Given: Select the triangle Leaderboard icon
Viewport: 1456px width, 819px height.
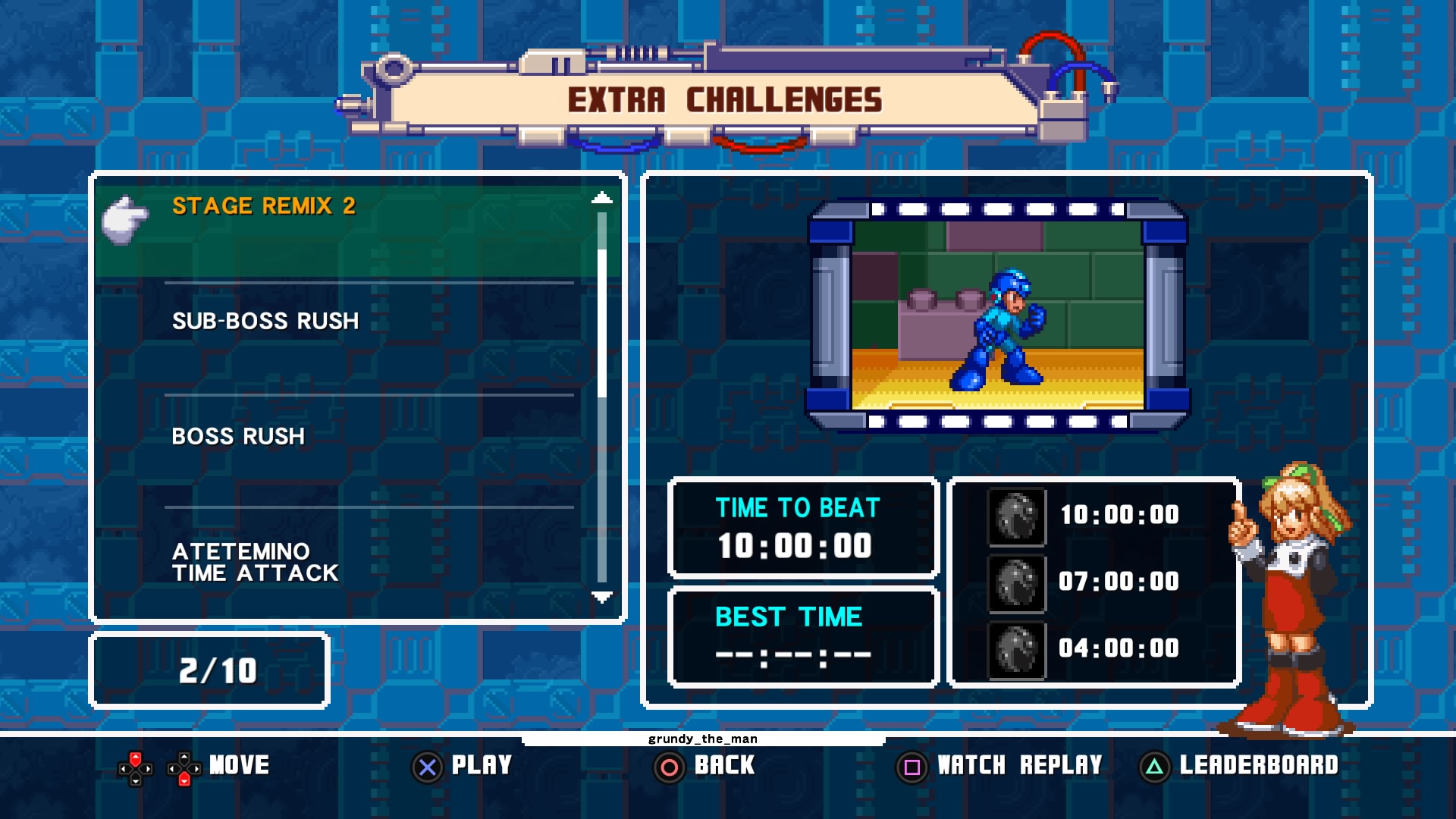Looking at the screenshot, I should [1154, 767].
